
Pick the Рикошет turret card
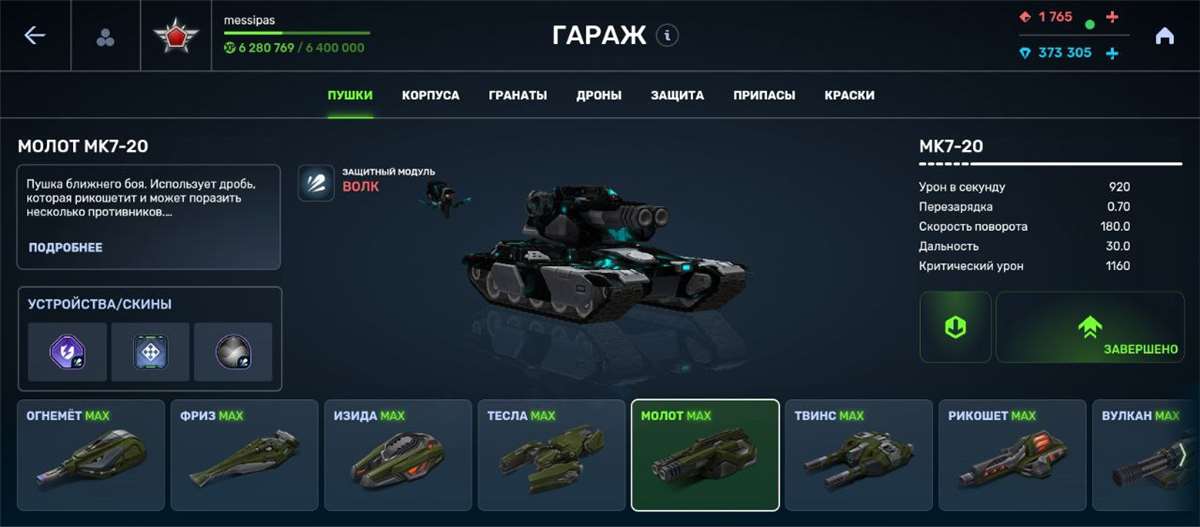coord(1012,455)
